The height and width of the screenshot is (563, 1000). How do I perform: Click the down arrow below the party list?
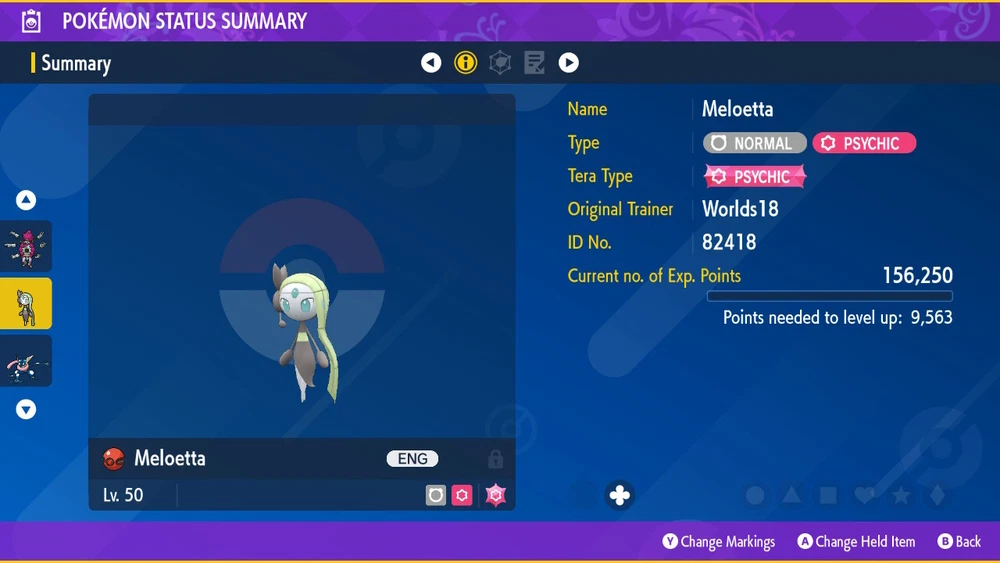[x=26, y=409]
